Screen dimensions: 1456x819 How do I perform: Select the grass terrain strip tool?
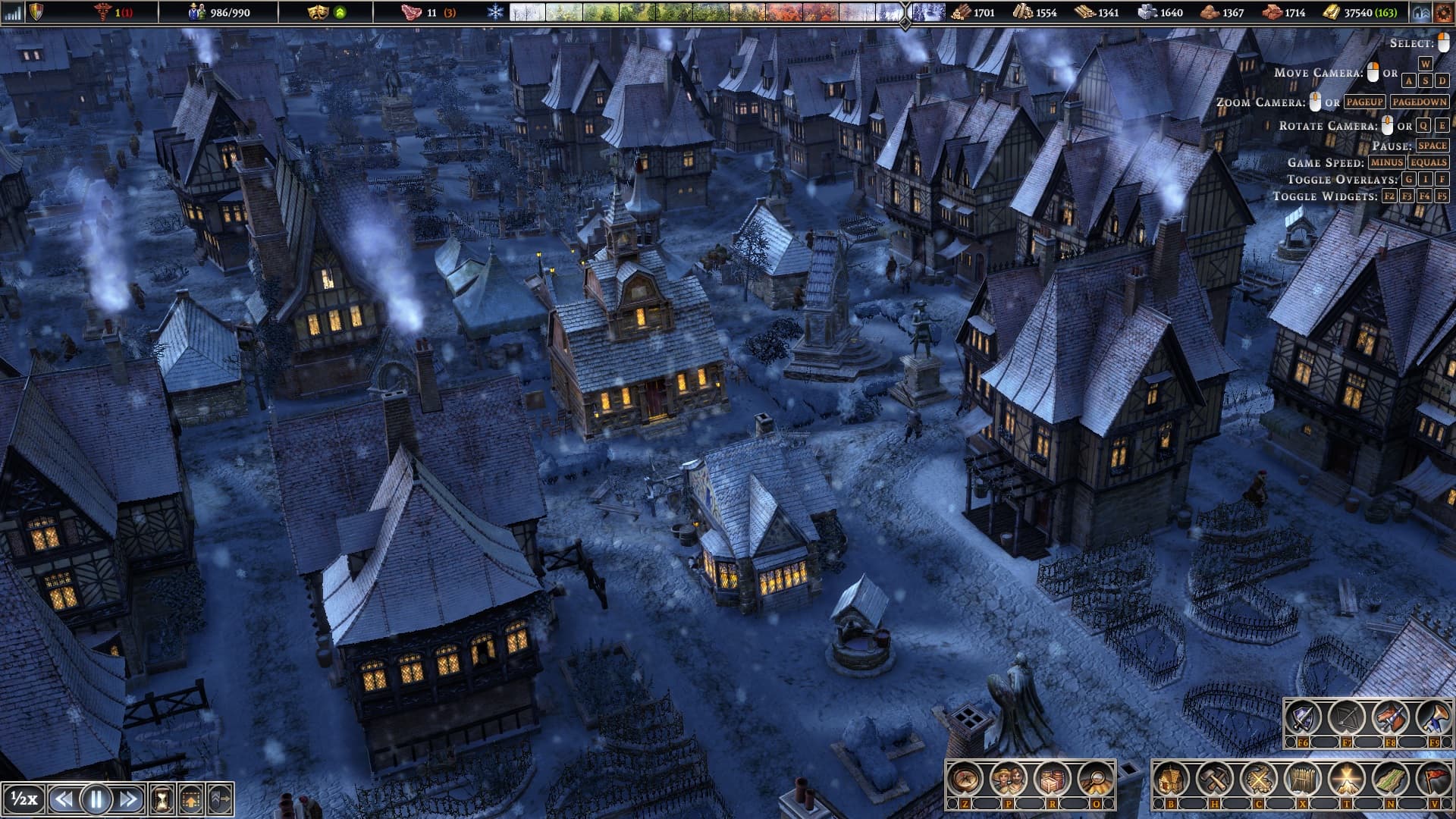tap(1390, 779)
